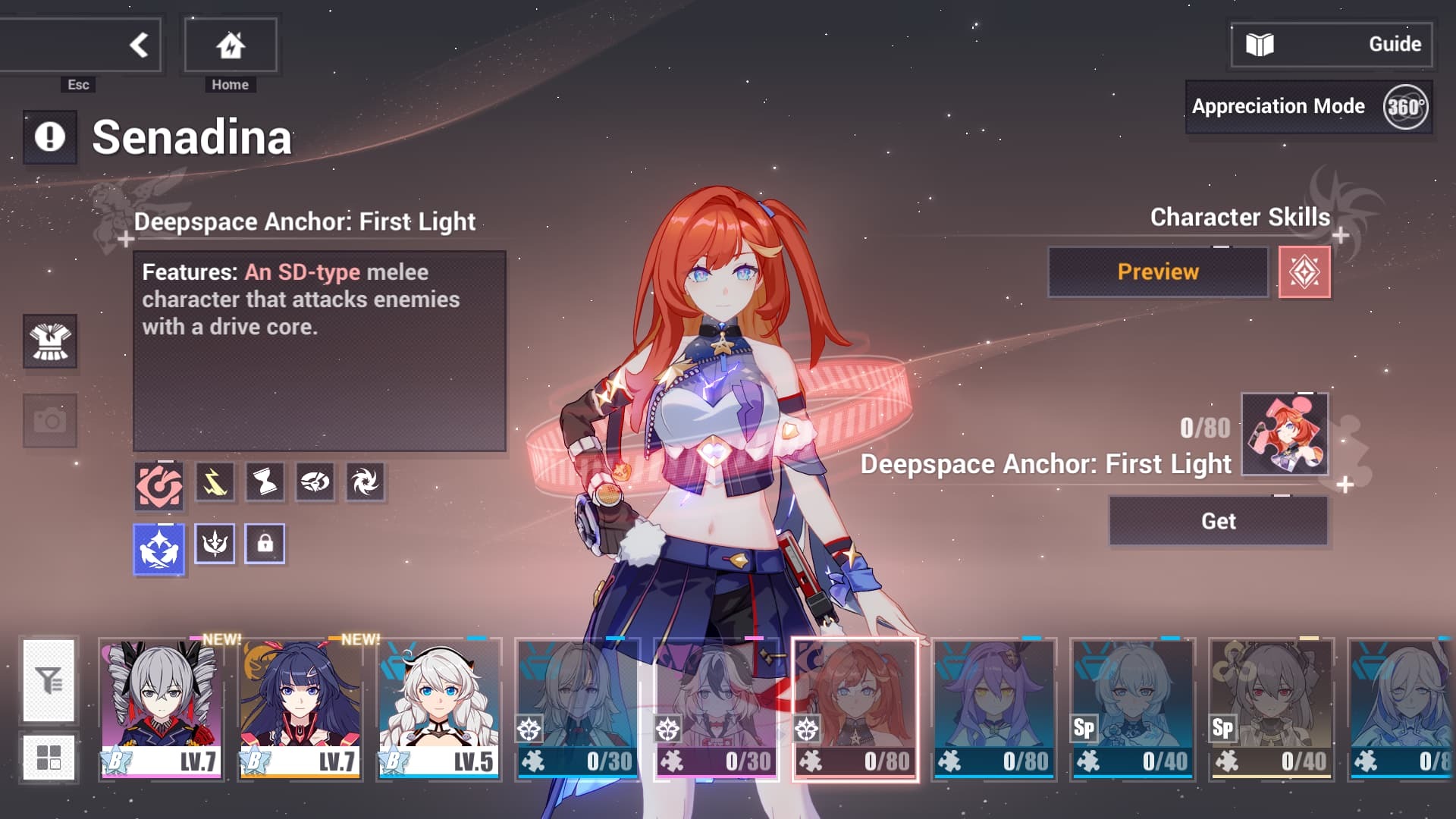Select the gray-haired LV.7 valkyrie card
1456x819 pixels.
point(161,709)
